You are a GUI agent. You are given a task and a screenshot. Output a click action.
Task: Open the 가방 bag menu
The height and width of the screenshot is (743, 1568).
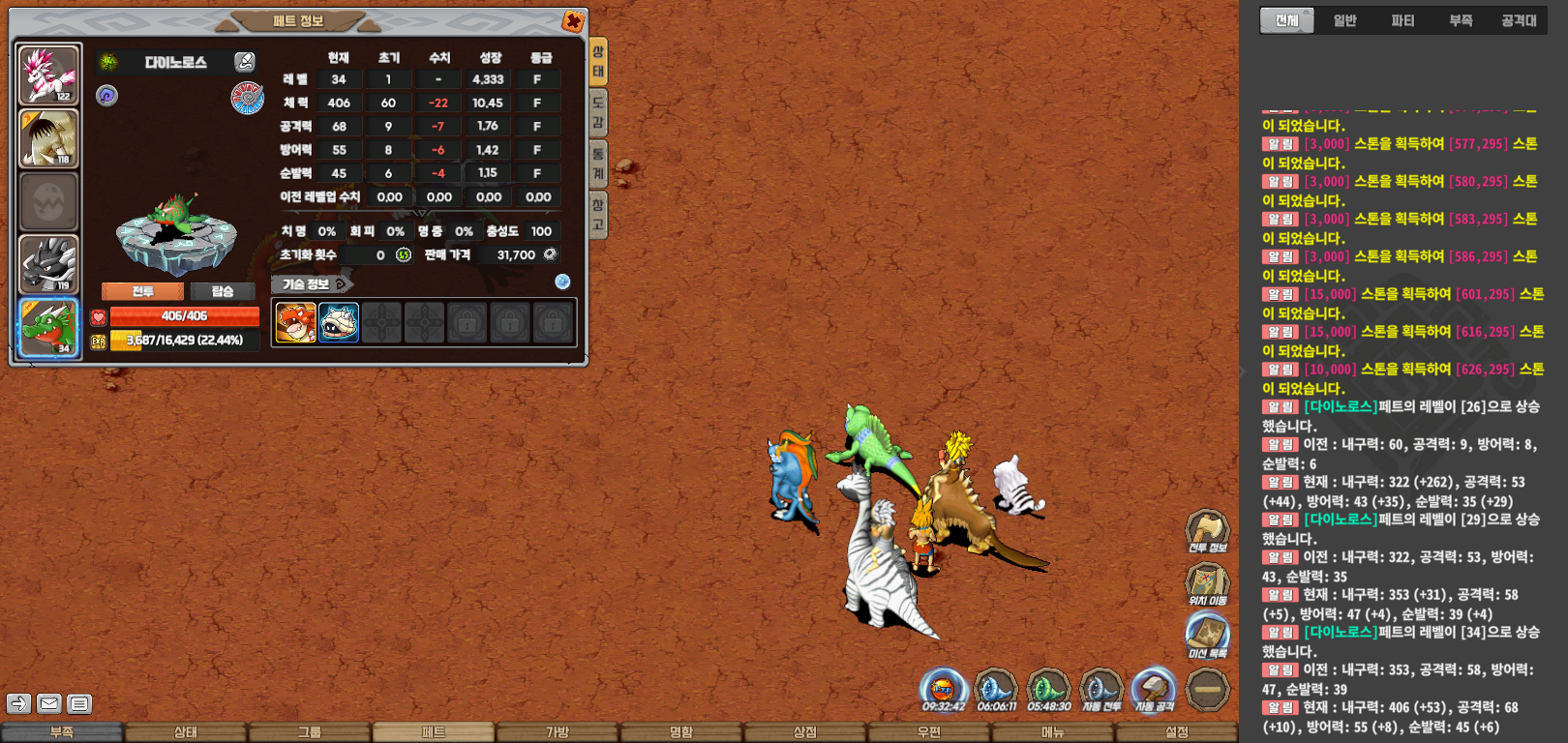(x=558, y=732)
